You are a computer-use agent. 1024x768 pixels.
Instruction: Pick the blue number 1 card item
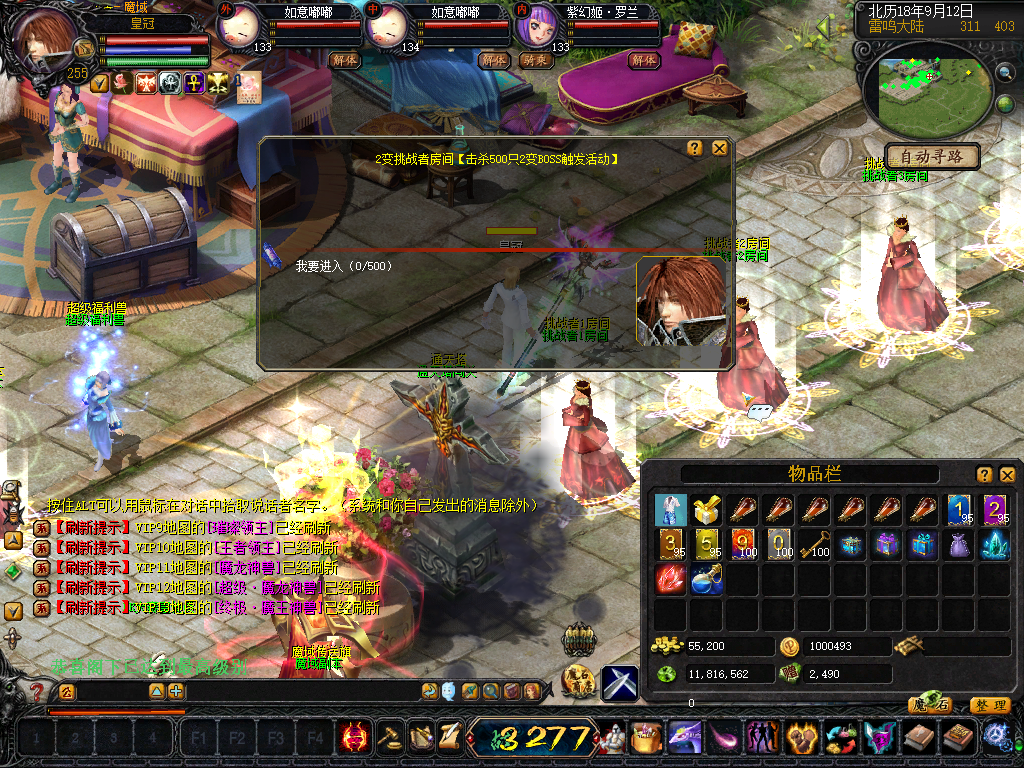tap(958, 511)
